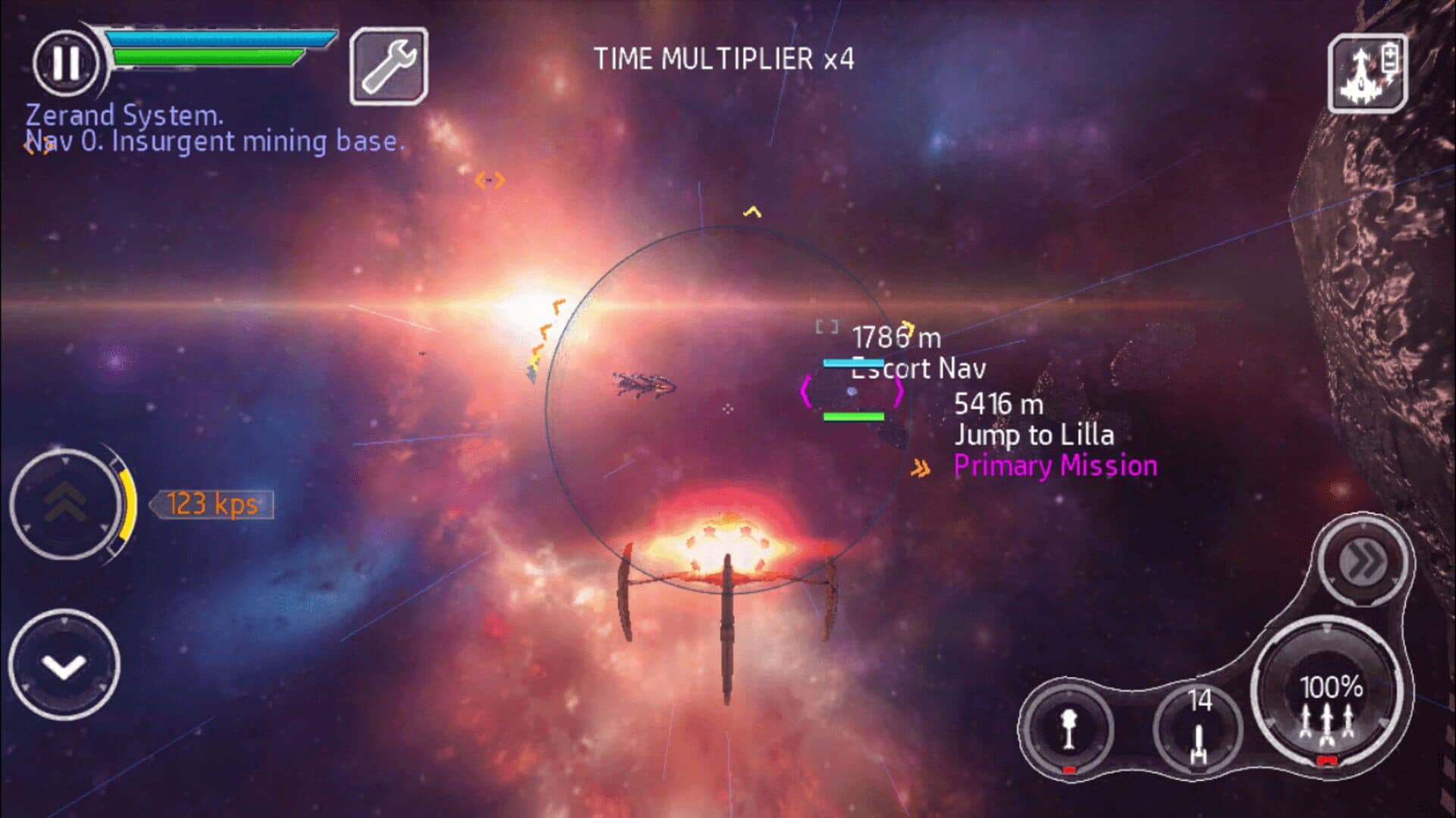Image resolution: width=1456 pixels, height=818 pixels.
Task: Open the ship status battery icon
Action: point(1367,72)
